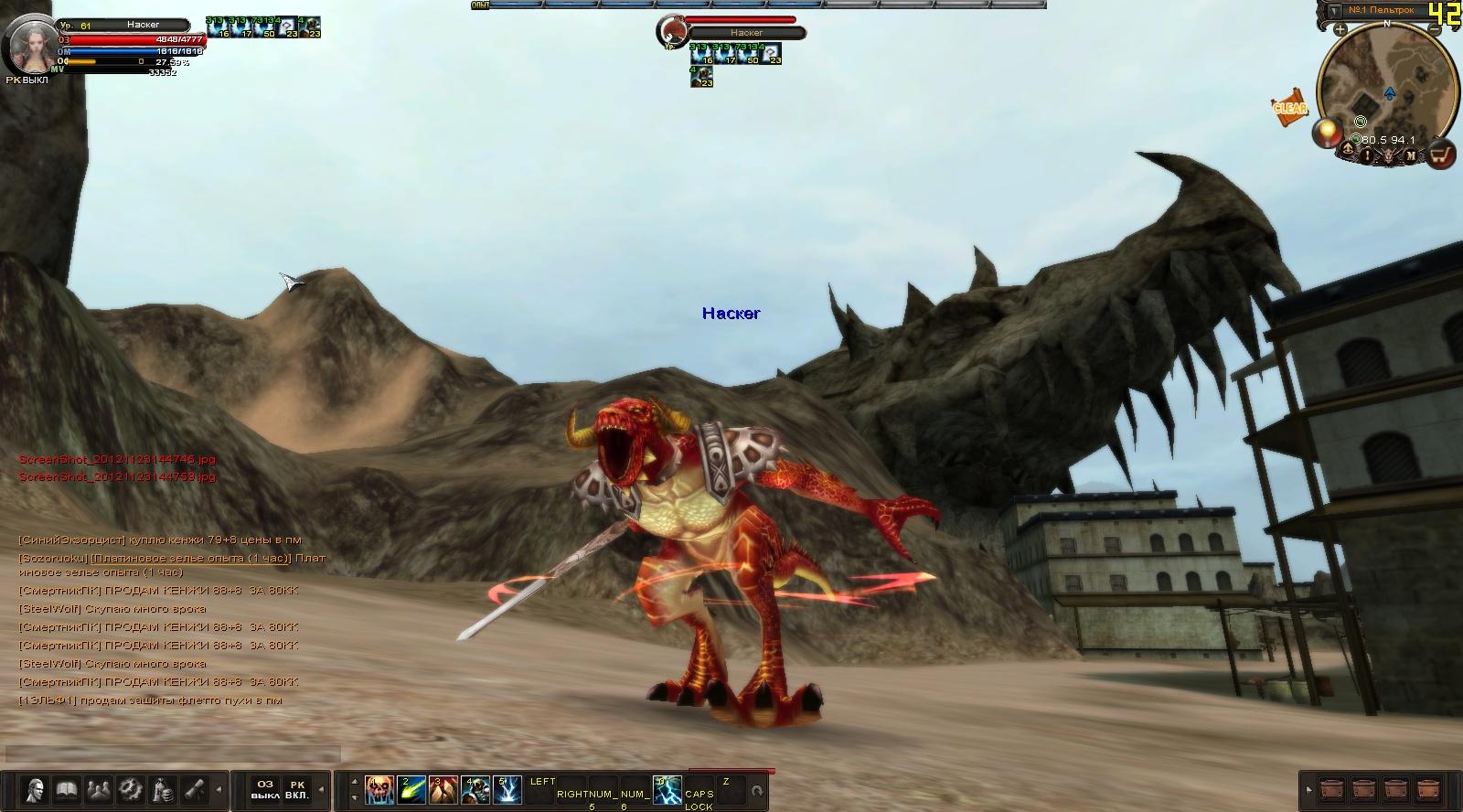Open the item shop cart button
Viewport: 1463px width, 812px height.
coord(1442,155)
